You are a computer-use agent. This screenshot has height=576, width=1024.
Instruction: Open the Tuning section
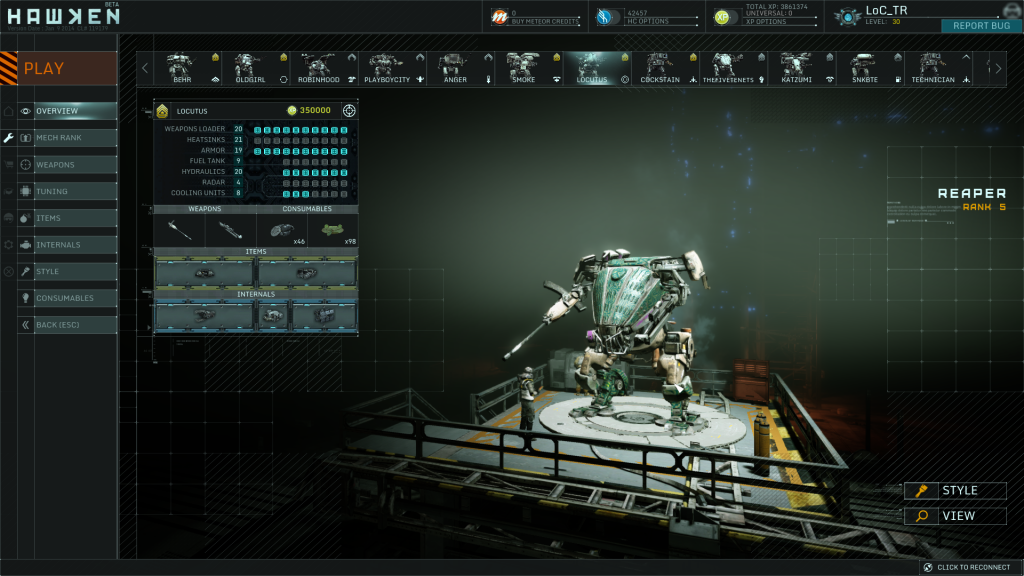click(x=67, y=191)
